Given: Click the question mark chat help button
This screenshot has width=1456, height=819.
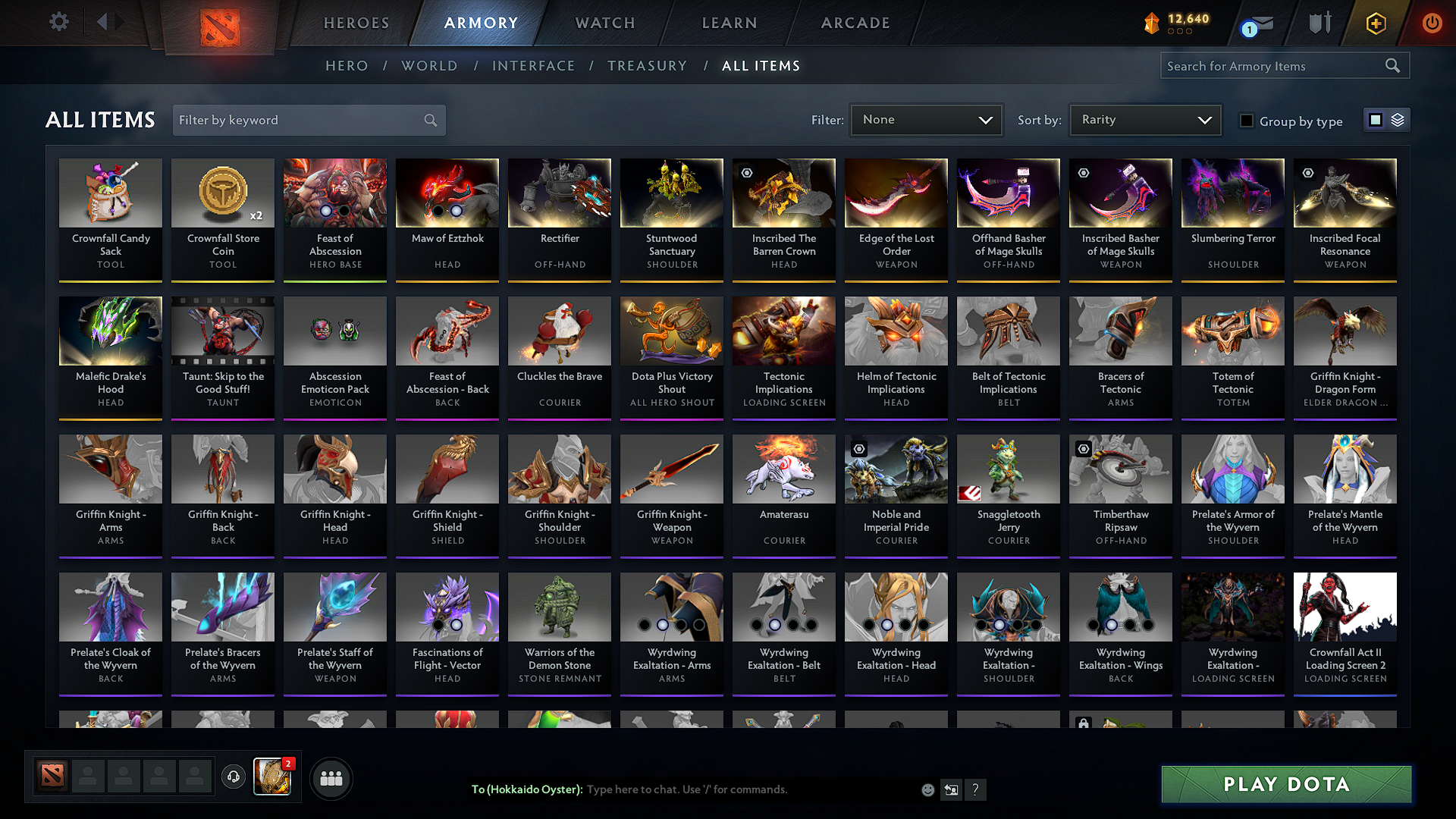Looking at the screenshot, I should coord(976,790).
